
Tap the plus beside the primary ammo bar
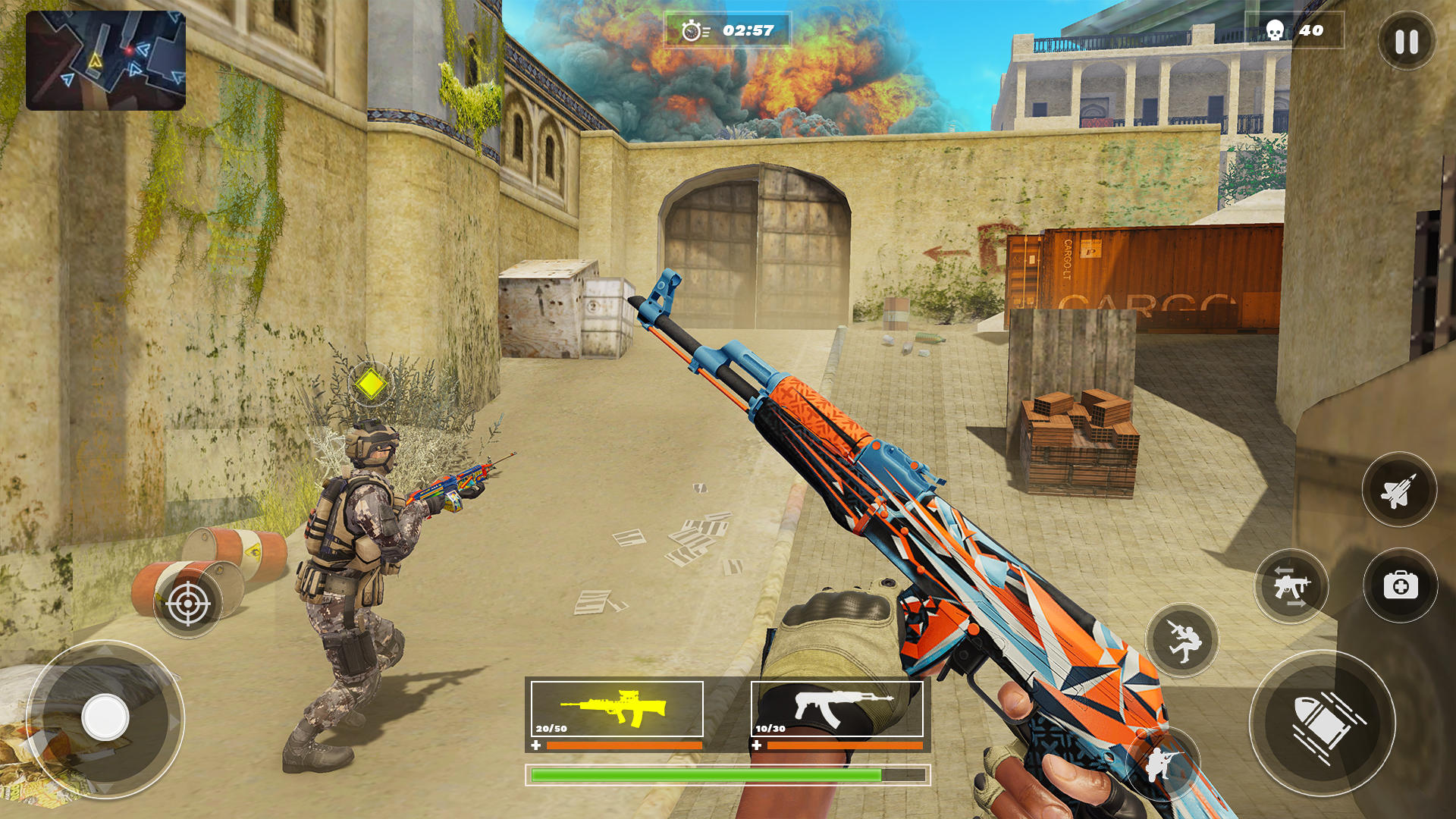[x=536, y=745]
